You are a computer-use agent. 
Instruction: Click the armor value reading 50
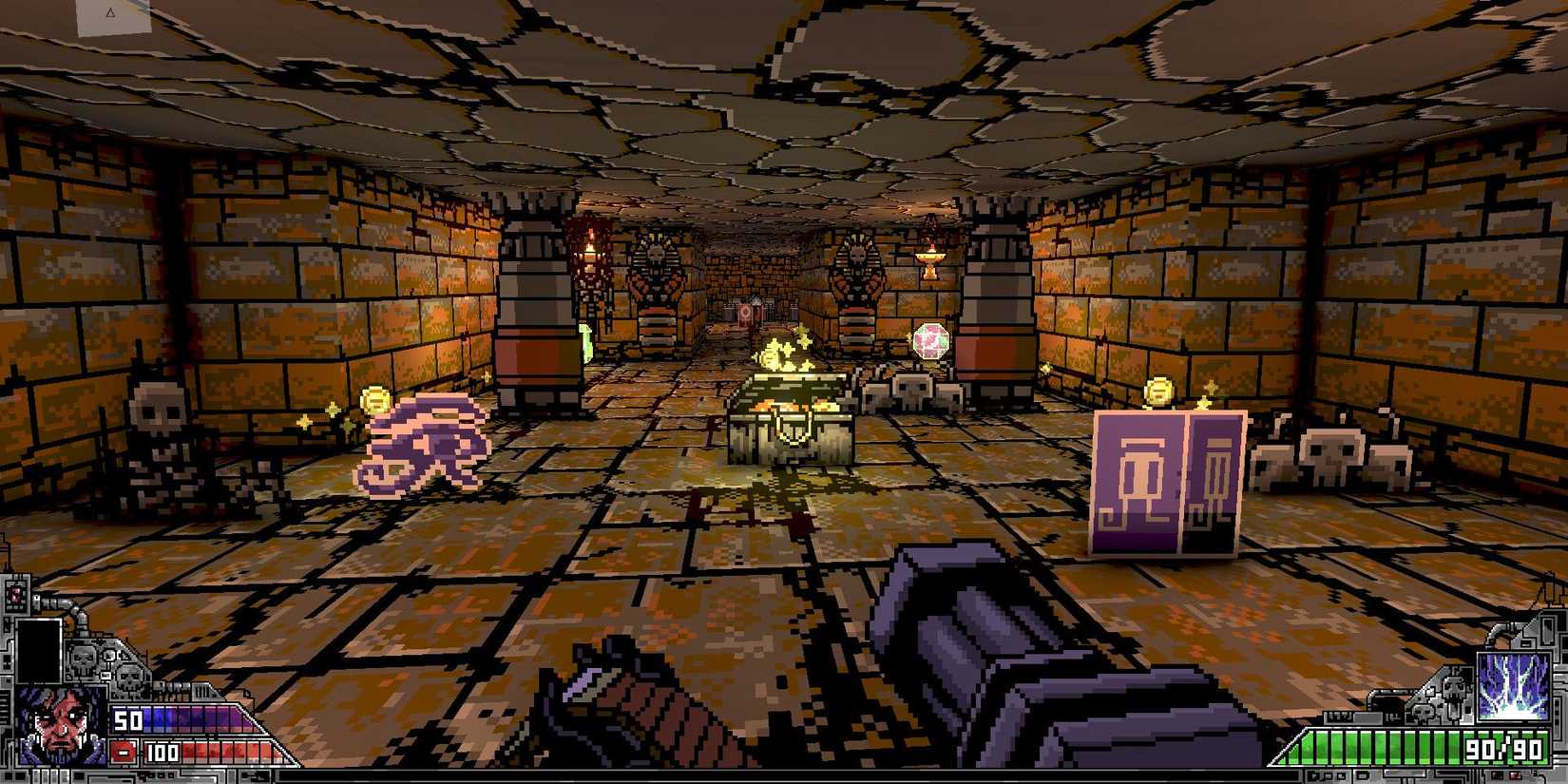124,718
